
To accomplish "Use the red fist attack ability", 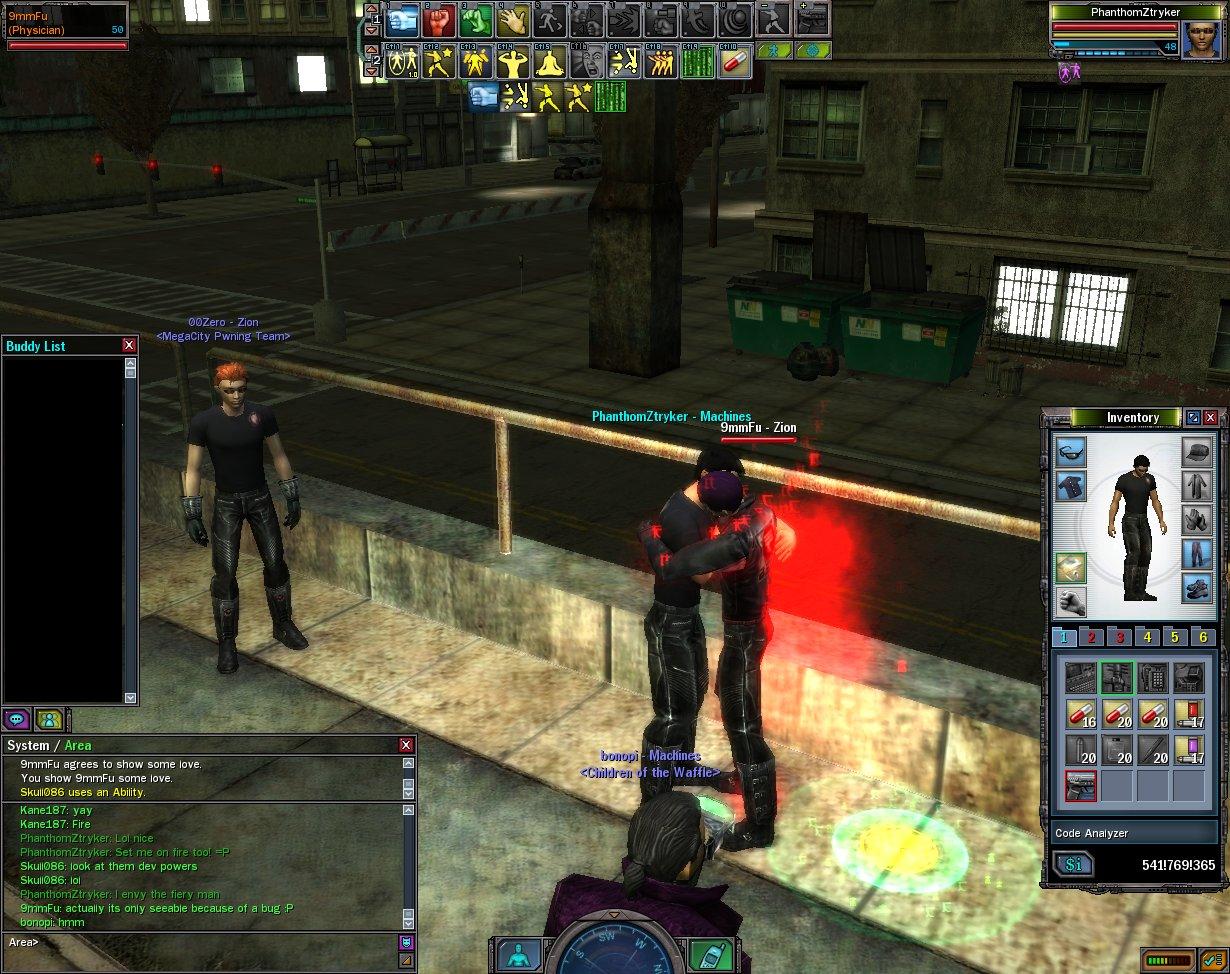I will coord(439,19).
